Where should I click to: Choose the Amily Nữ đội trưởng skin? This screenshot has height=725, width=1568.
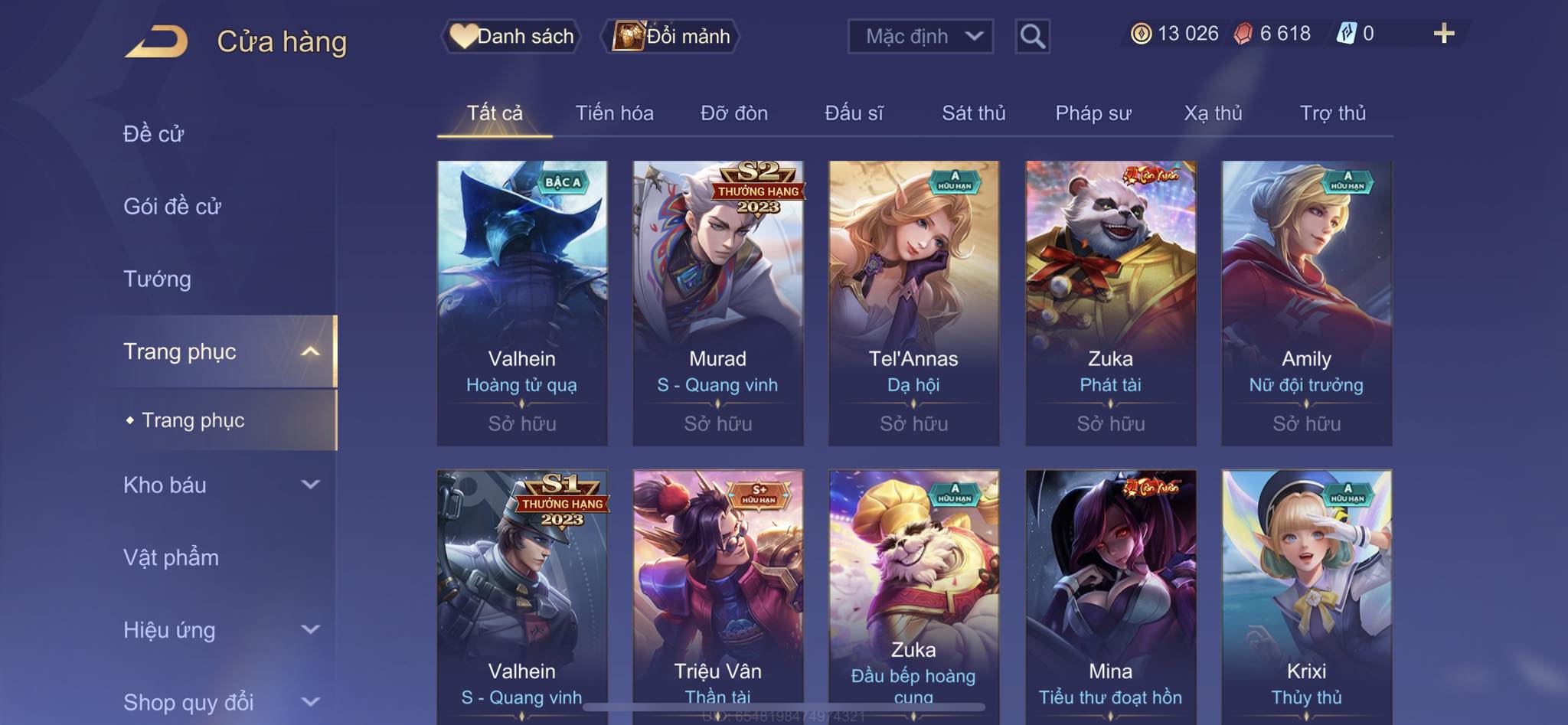click(1306, 302)
